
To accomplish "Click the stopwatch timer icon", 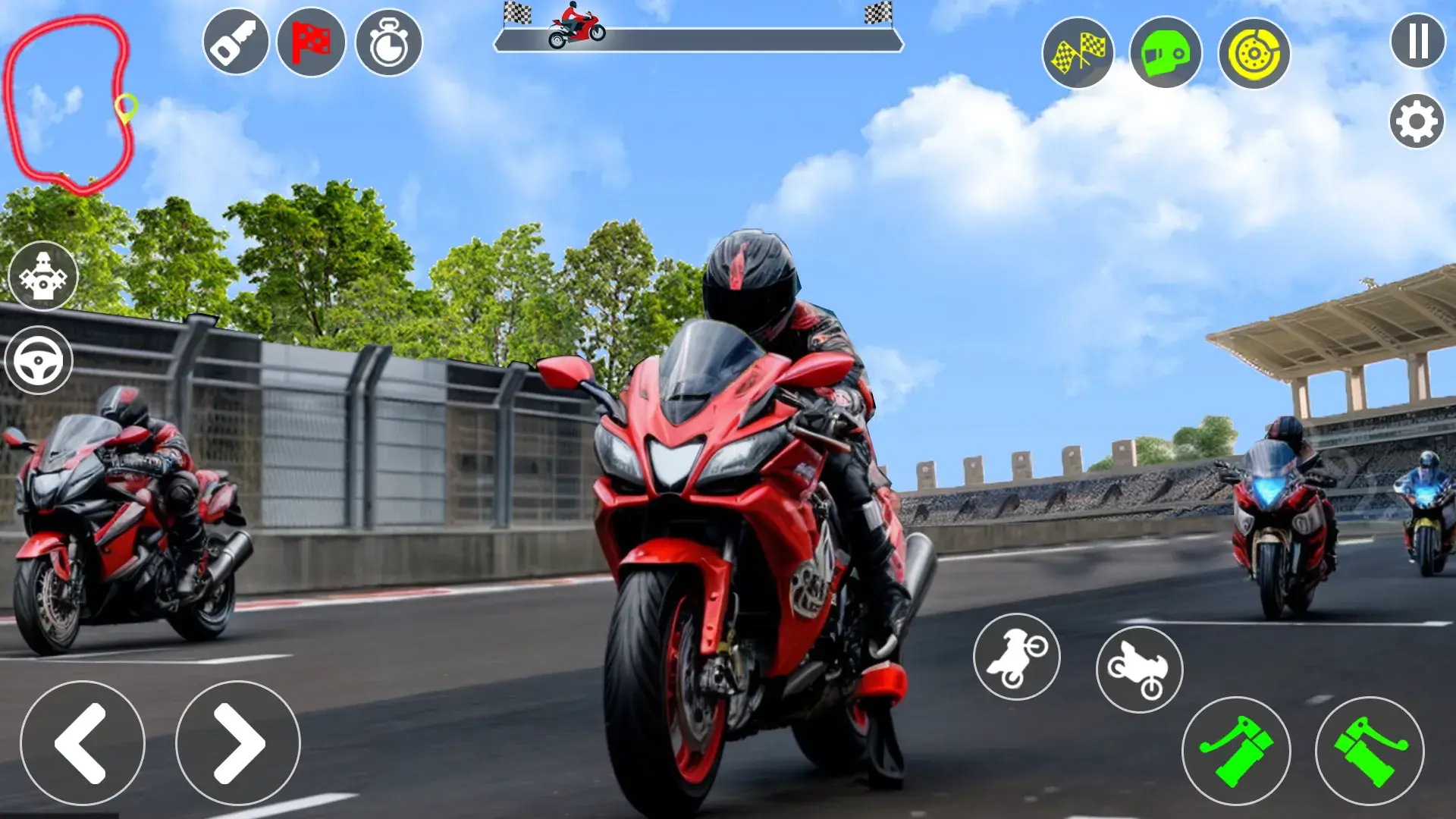I will tap(389, 42).
